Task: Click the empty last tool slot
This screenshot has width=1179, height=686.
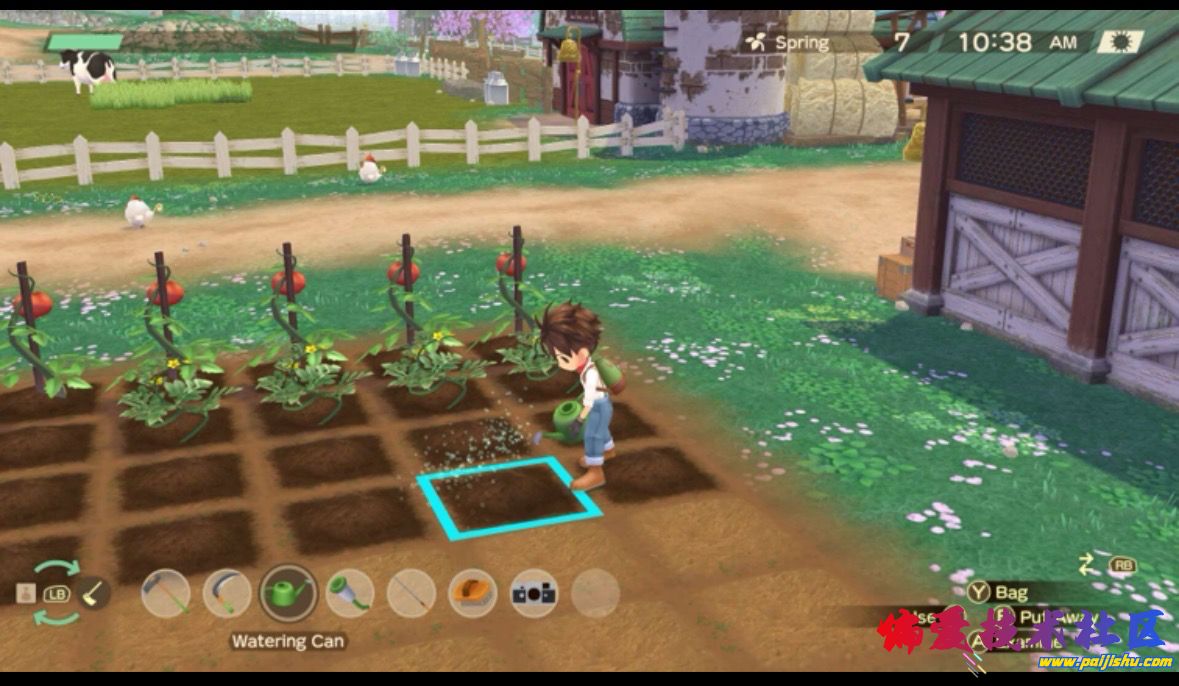Action: tap(596, 594)
